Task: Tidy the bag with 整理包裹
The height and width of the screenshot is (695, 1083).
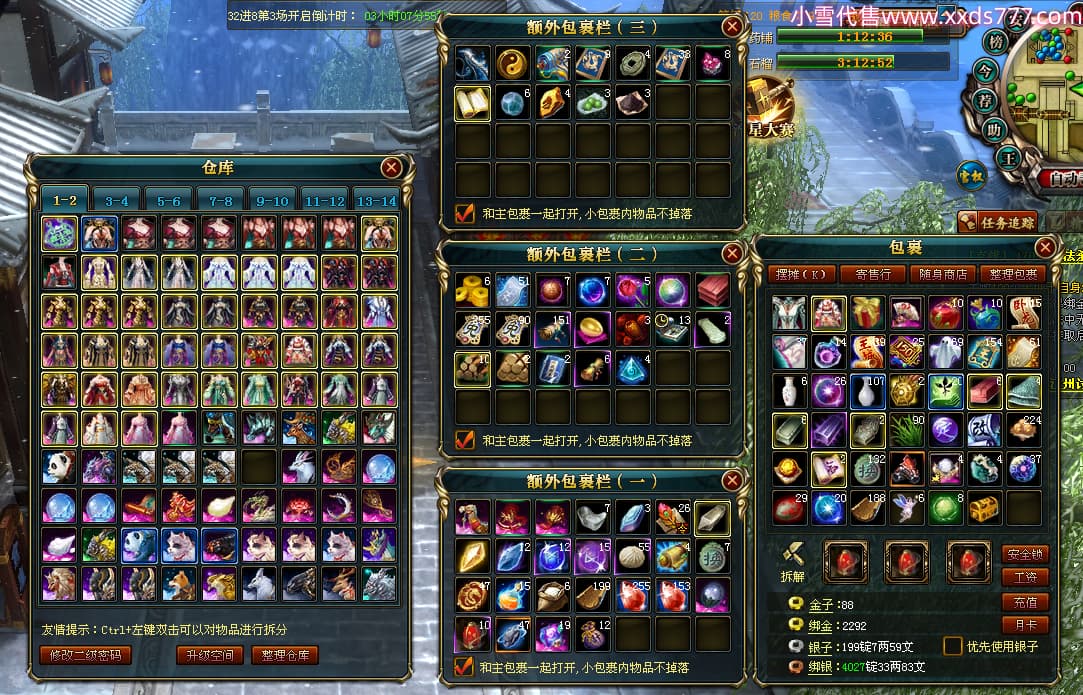Action: [1011, 274]
